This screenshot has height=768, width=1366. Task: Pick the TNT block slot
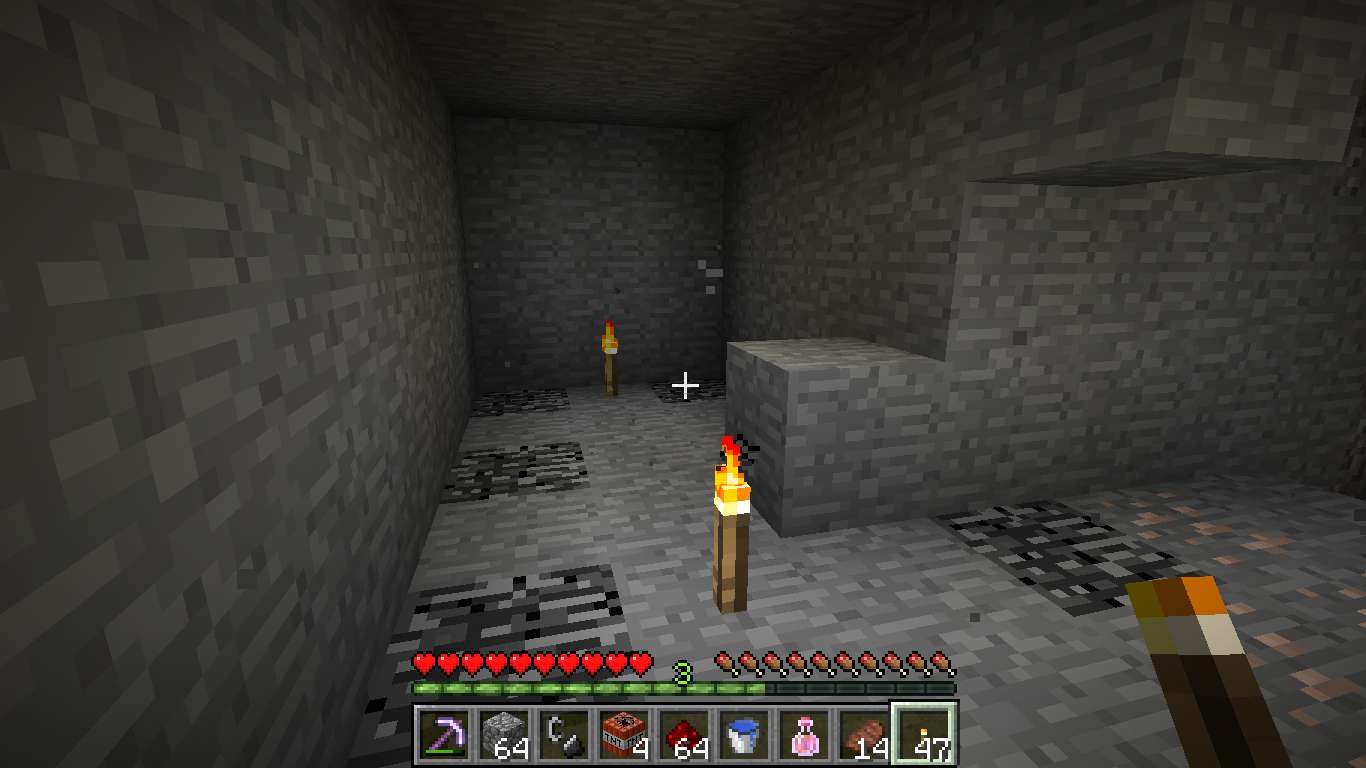coord(624,735)
